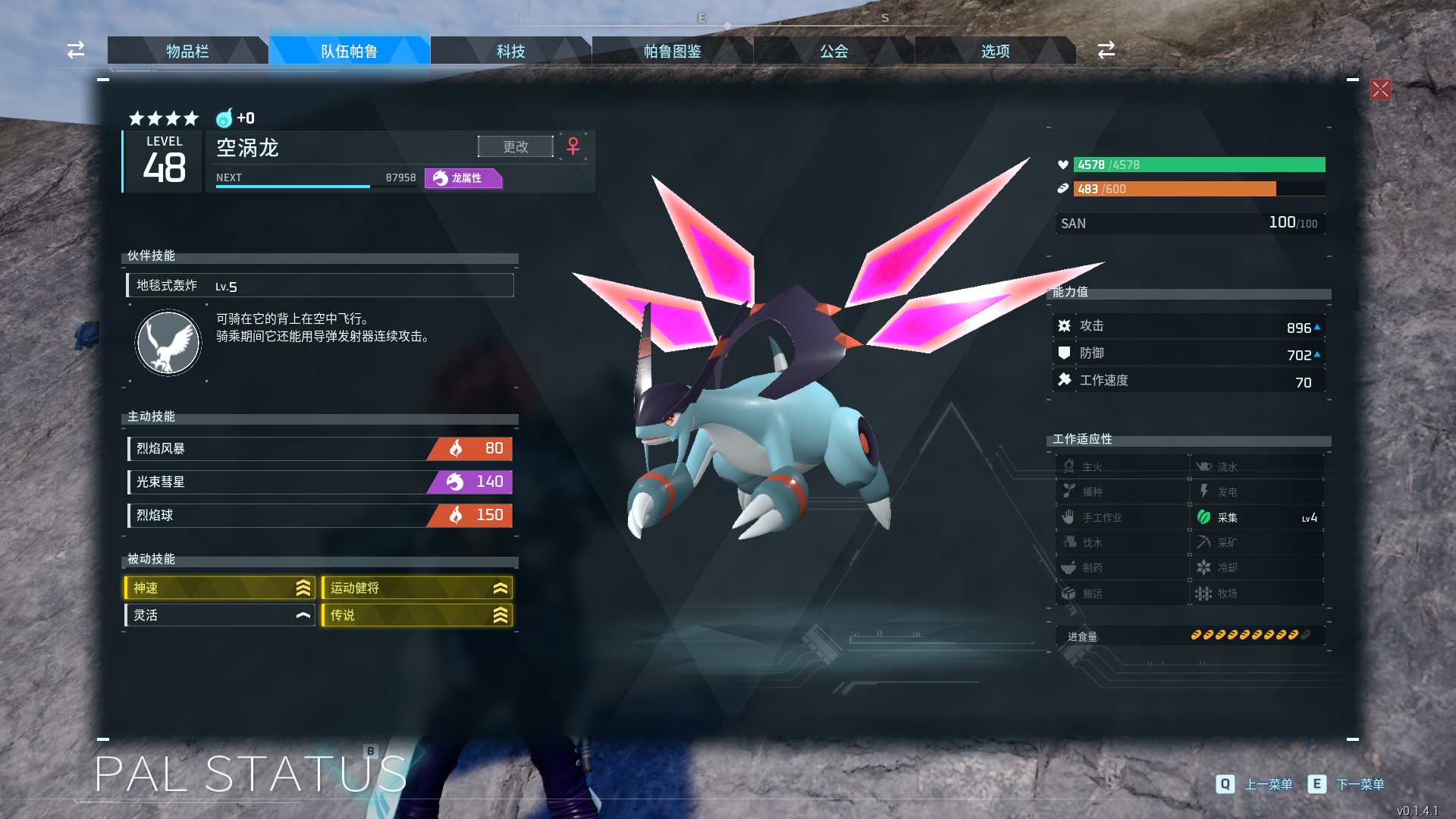Close the Pal status panel
1456x819 pixels.
(1380, 89)
